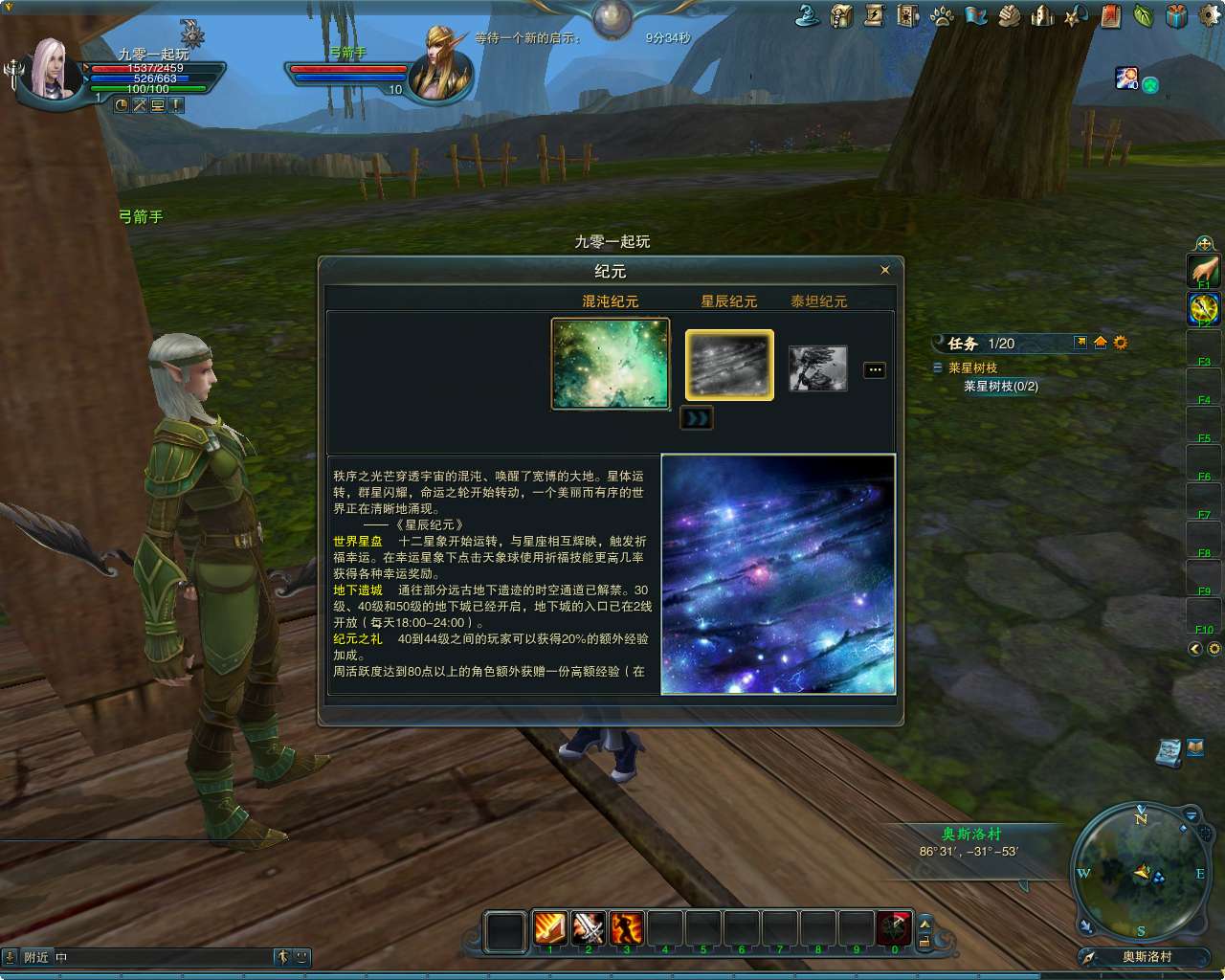Select the lightning scroll skills icon
Viewport: 1225px width, 980px height.
click(x=874, y=16)
